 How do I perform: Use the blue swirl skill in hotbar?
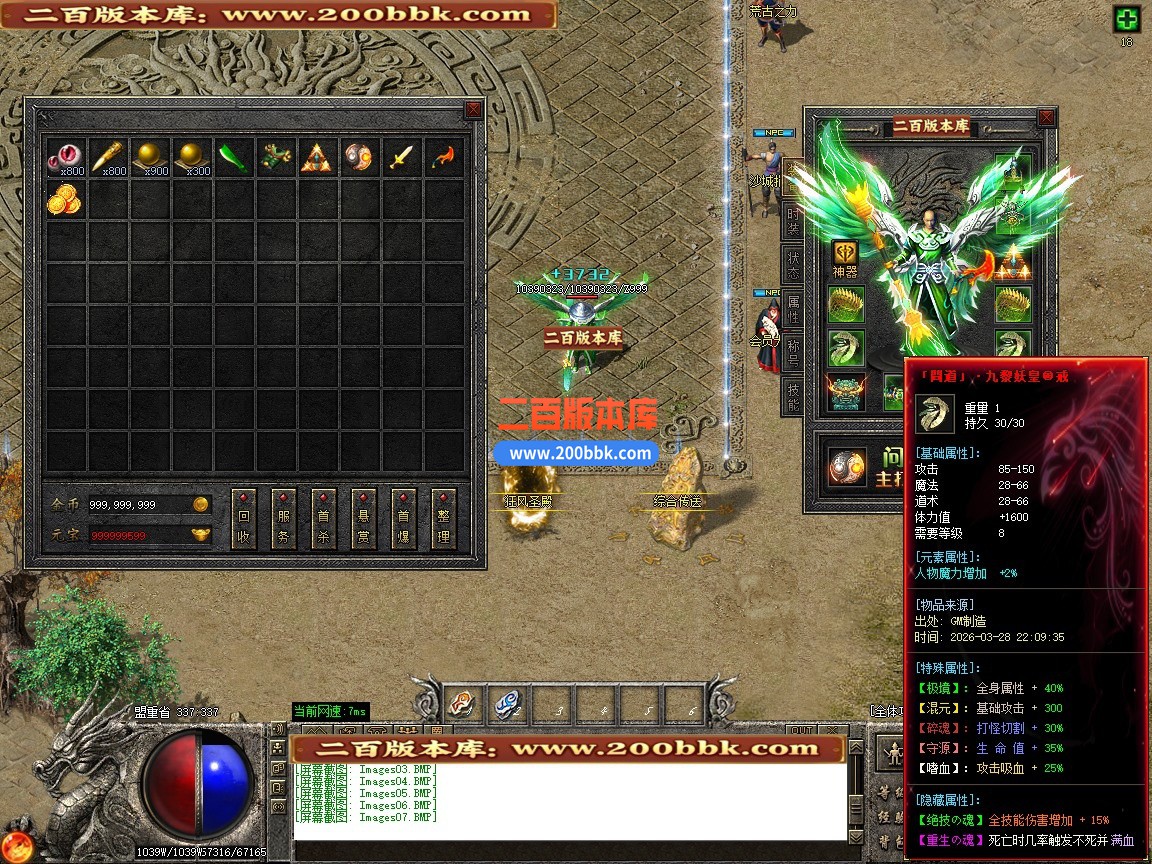click(507, 706)
